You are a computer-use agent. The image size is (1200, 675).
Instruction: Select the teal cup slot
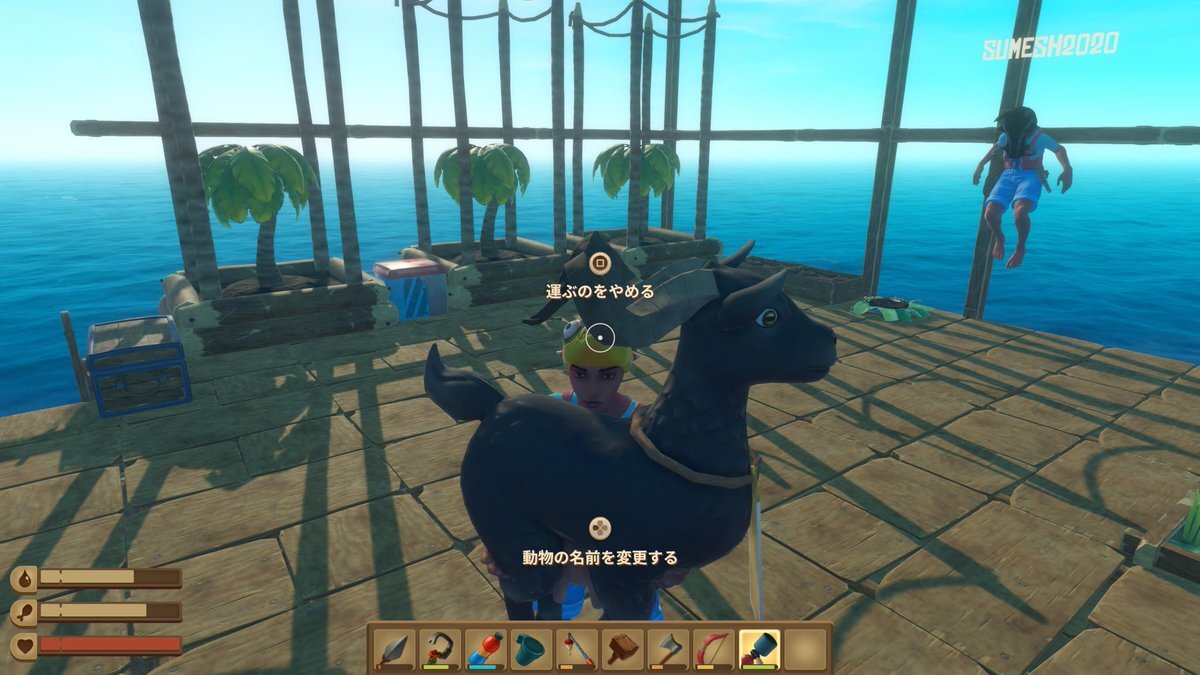(531, 649)
